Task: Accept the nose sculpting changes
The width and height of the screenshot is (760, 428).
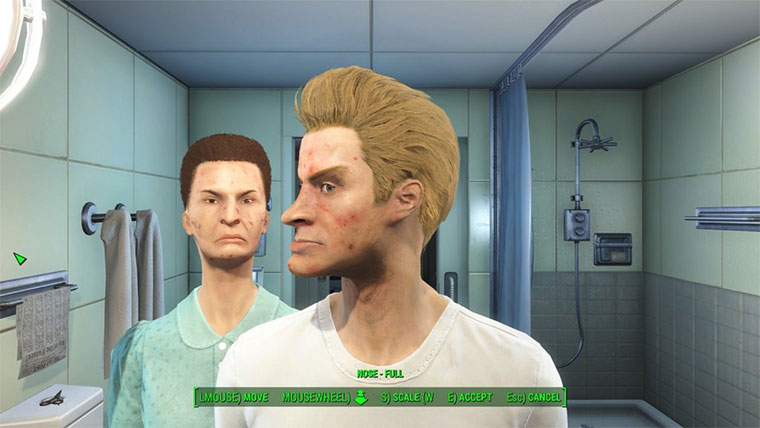Action: click(469, 397)
